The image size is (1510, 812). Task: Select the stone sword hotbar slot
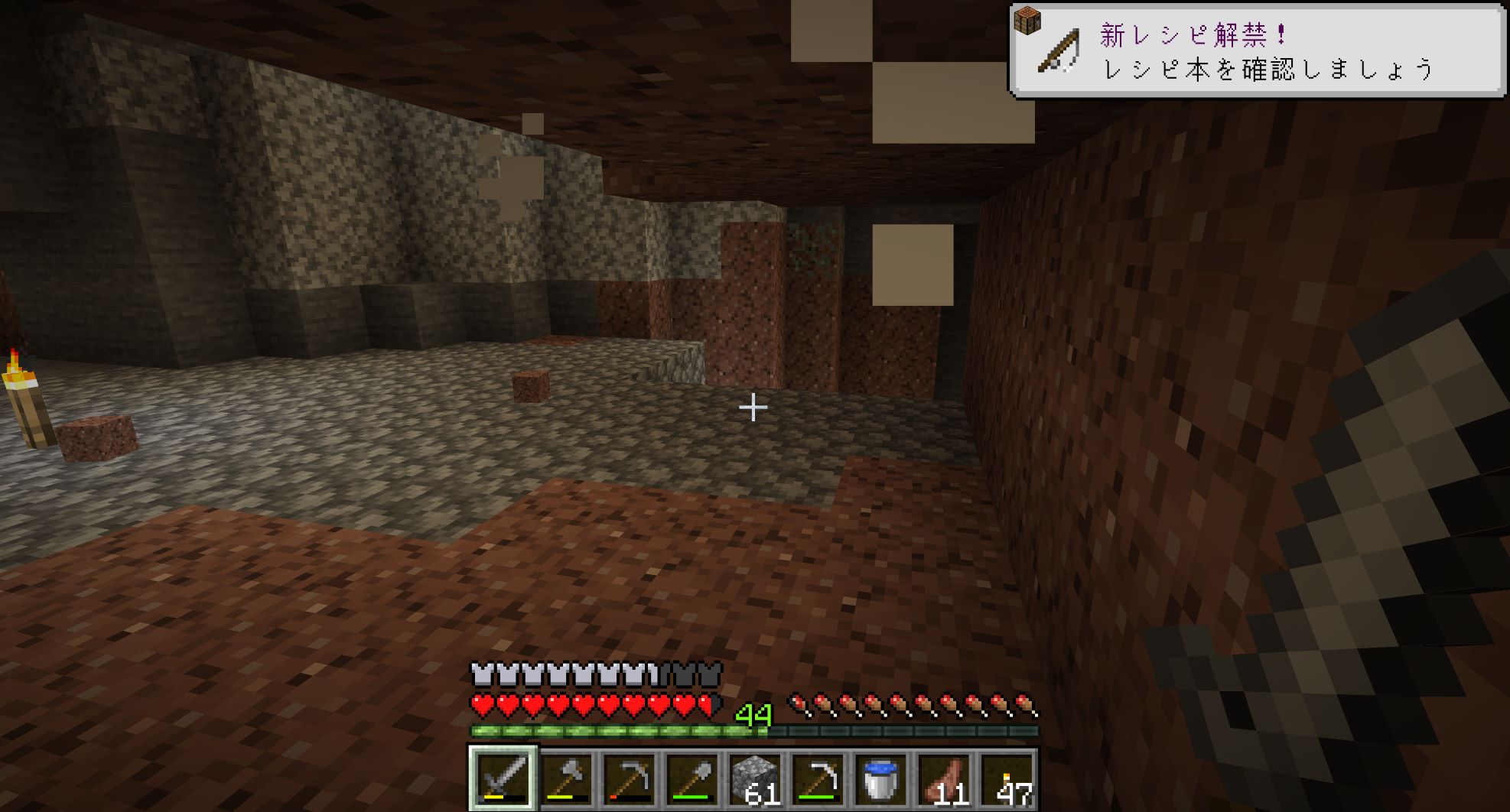point(503,778)
